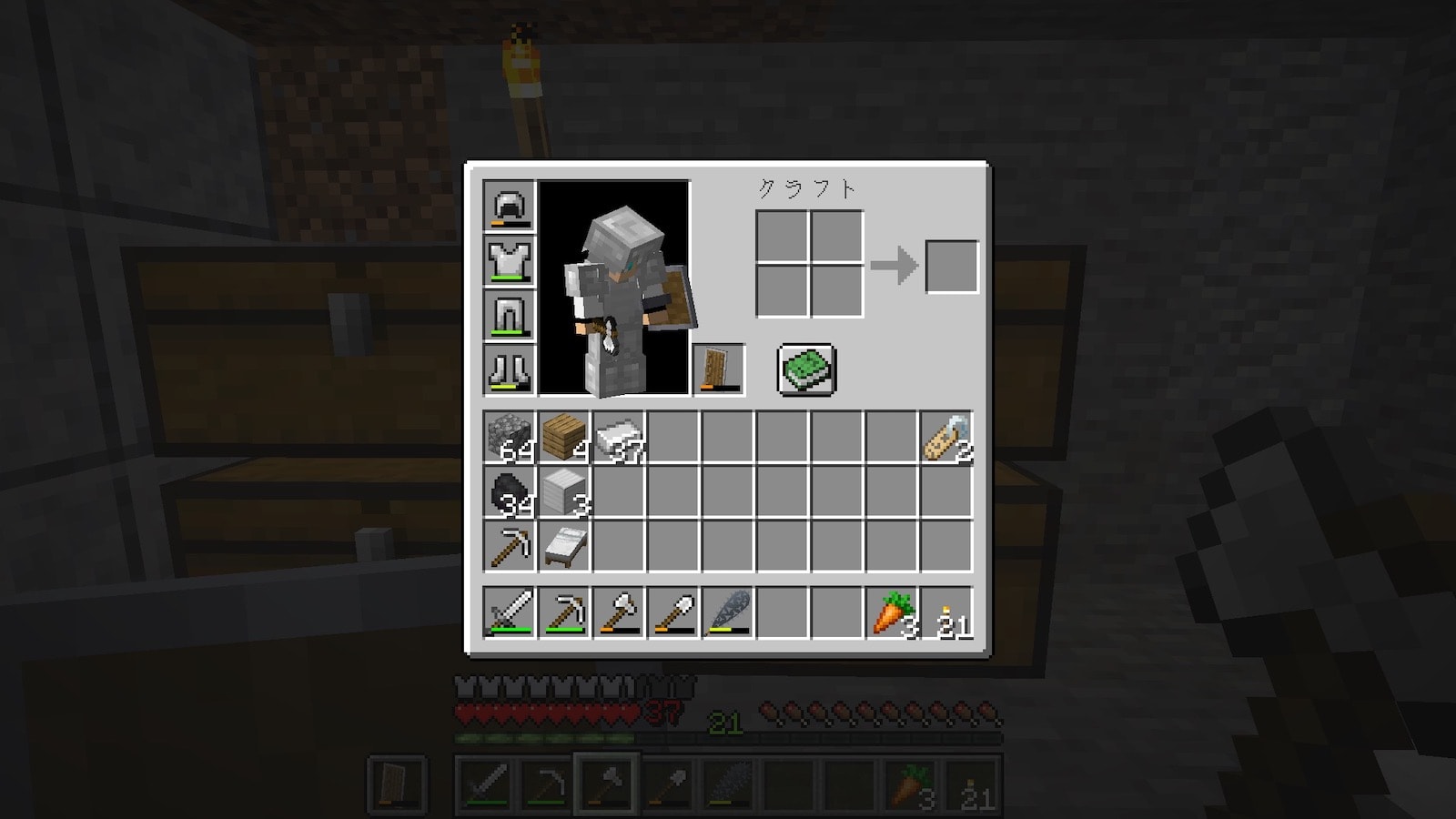Image resolution: width=1456 pixels, height=819 pixels.
Task: Select the stack of 34 coal
Action: (510, 492)
